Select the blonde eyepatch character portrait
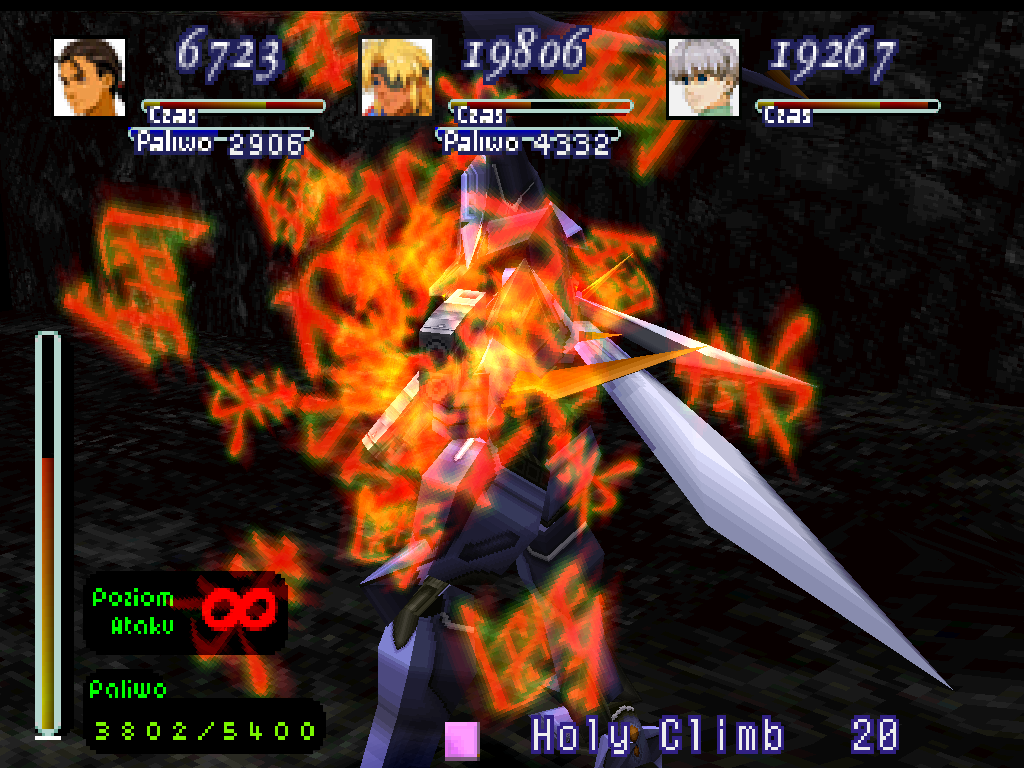1024x768 pixels. click(396, 77)
